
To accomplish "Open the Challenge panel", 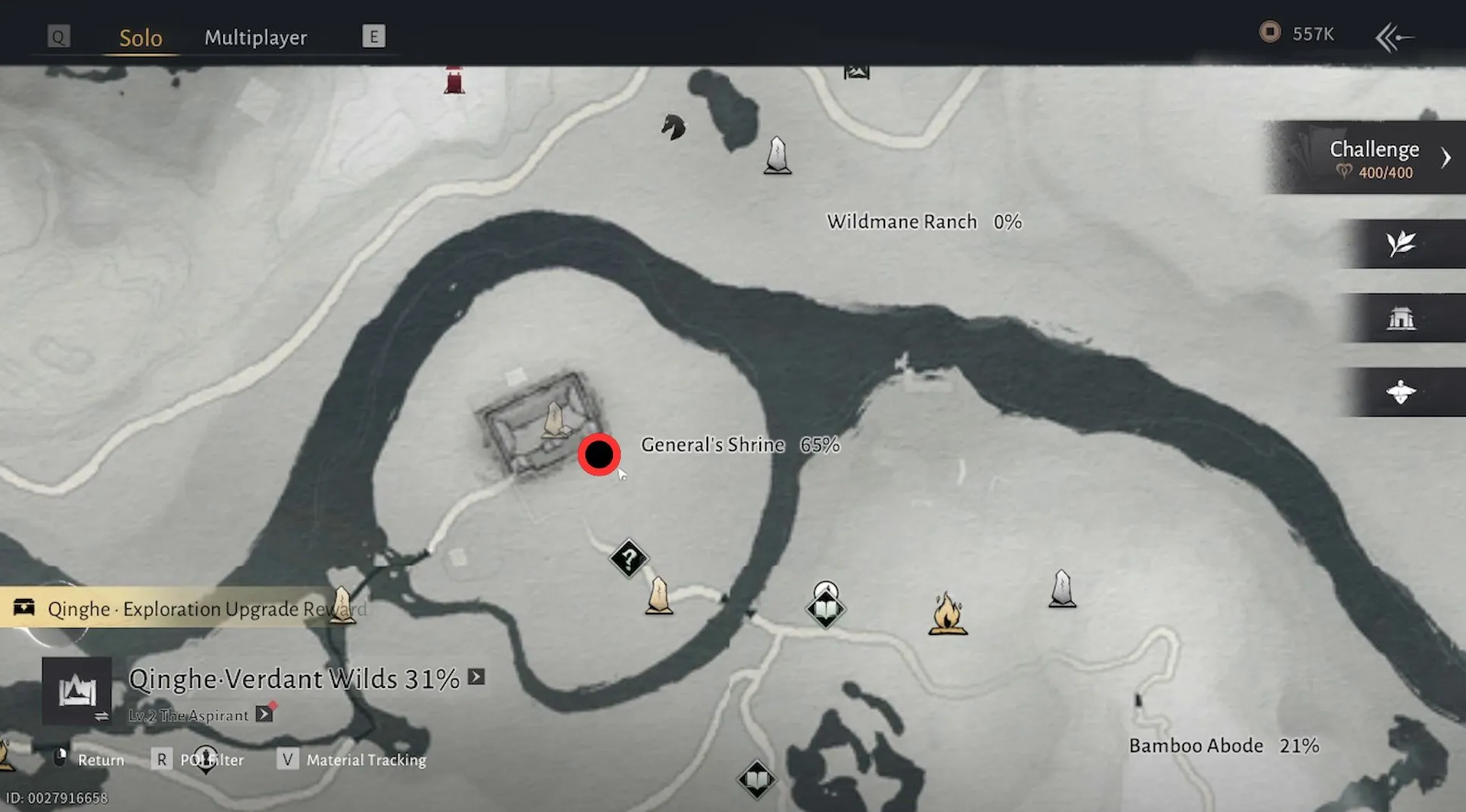I will [1373, 158].
